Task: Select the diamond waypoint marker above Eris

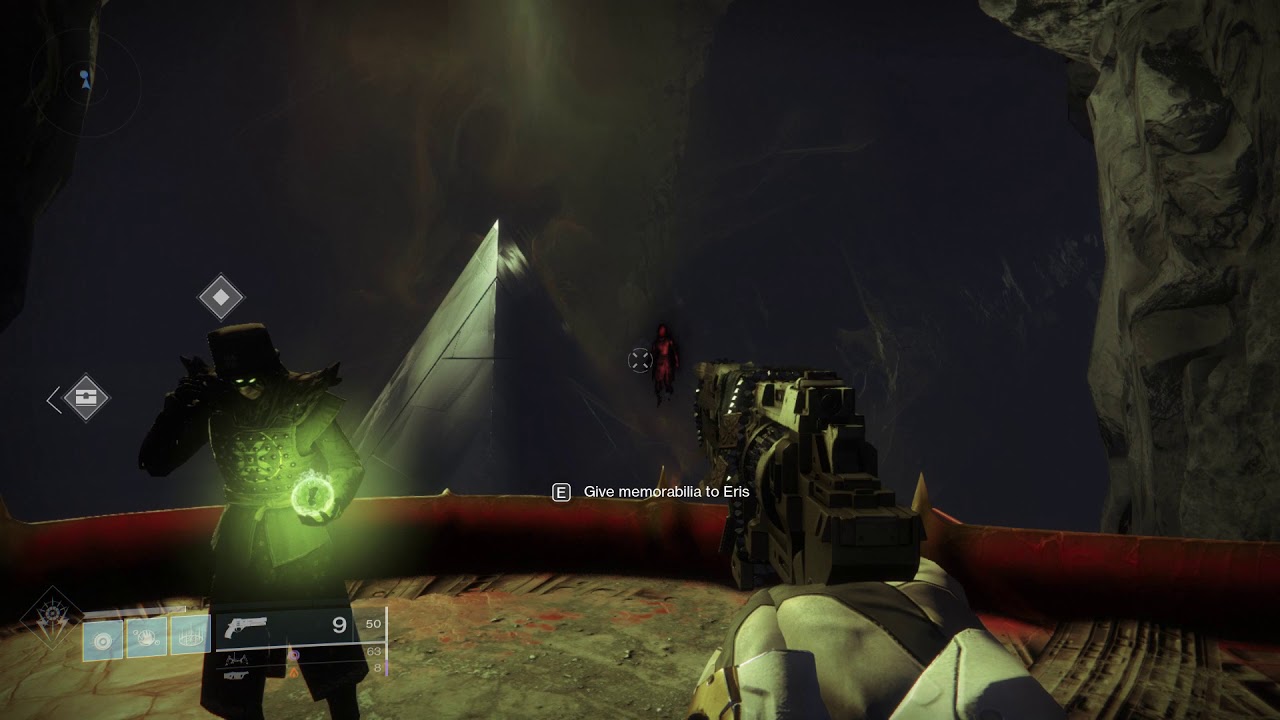Action: click(221, 297)
